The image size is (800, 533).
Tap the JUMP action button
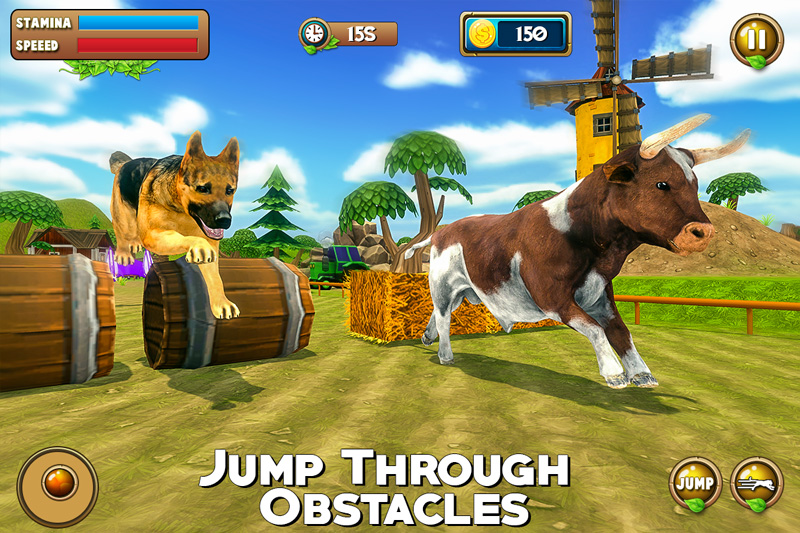695,483
